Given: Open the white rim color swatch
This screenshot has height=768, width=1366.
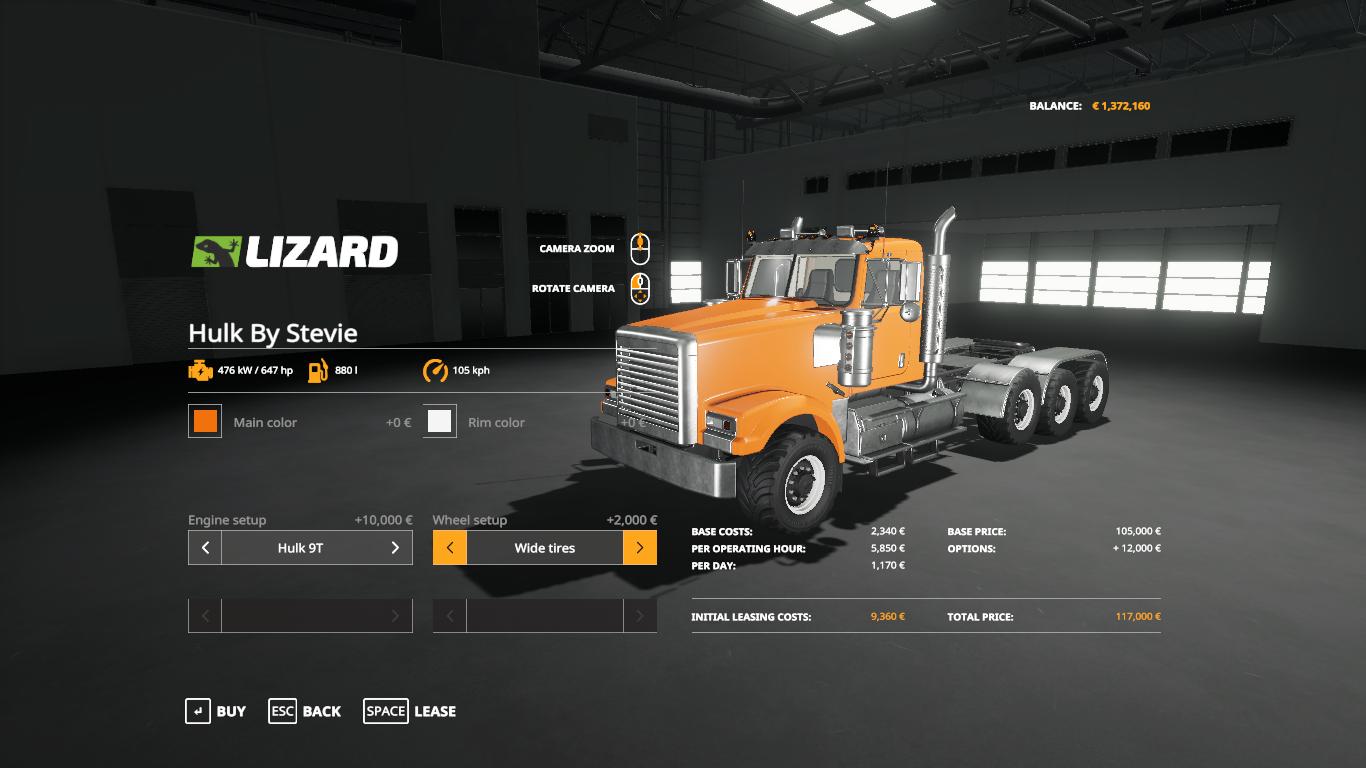Looking at the screenshot, I should [440, 421].
